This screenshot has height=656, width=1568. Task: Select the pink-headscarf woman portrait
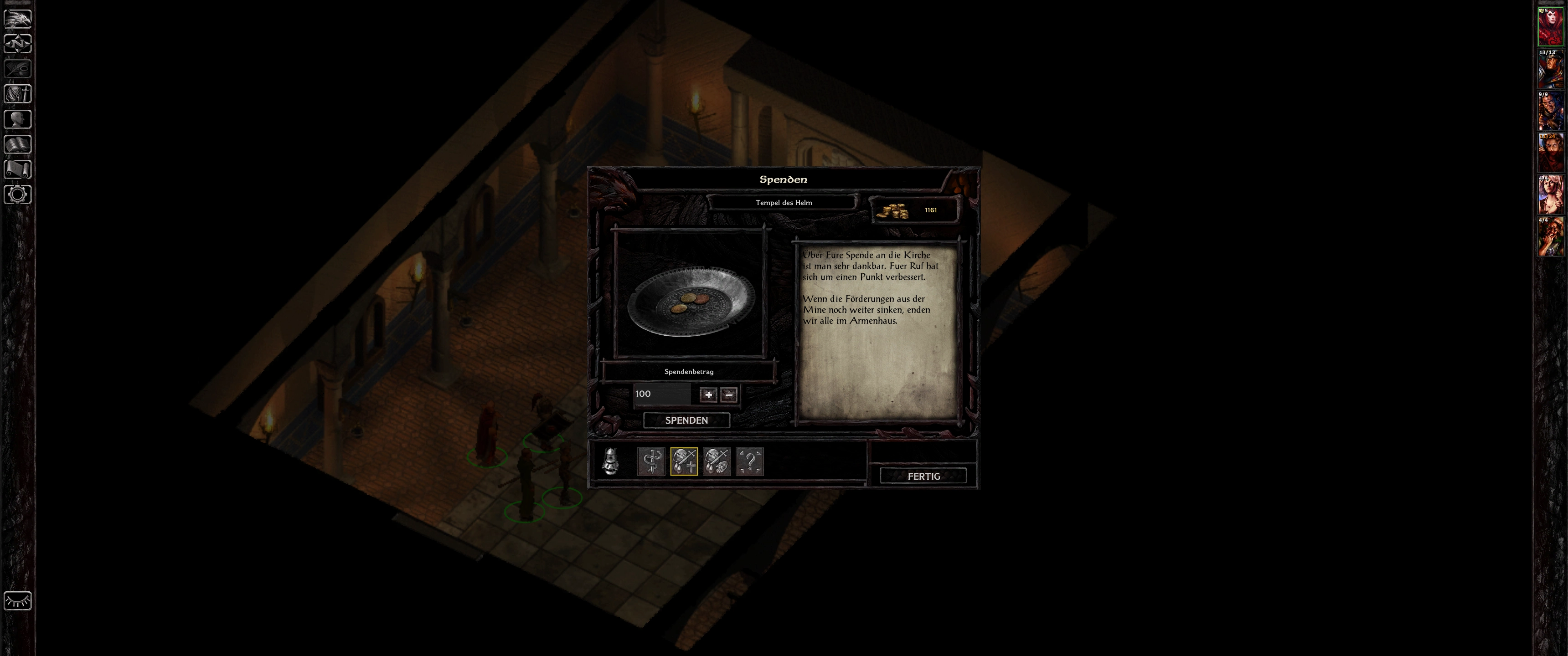click(1550, 195)
